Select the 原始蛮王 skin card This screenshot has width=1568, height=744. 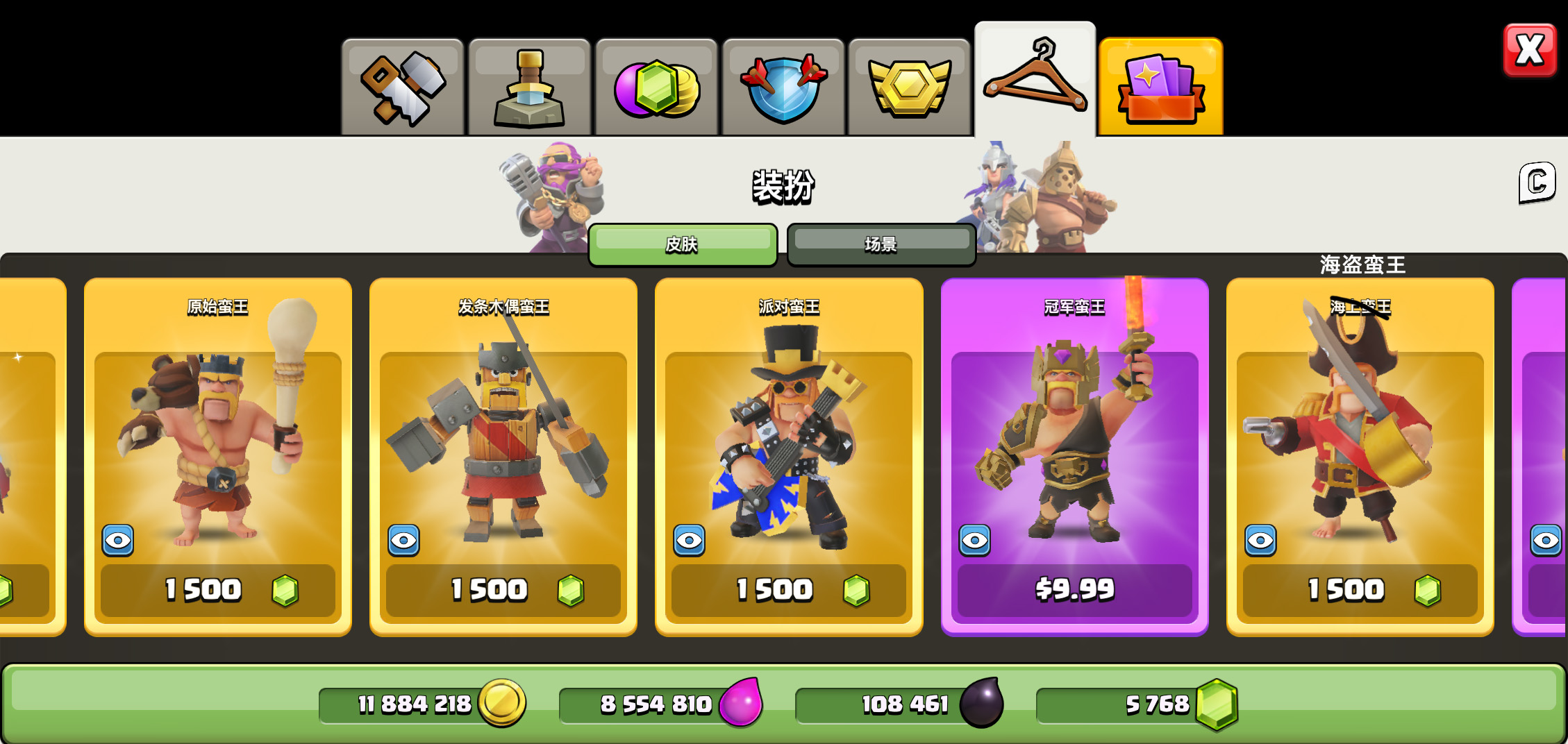tap(218, 430)
